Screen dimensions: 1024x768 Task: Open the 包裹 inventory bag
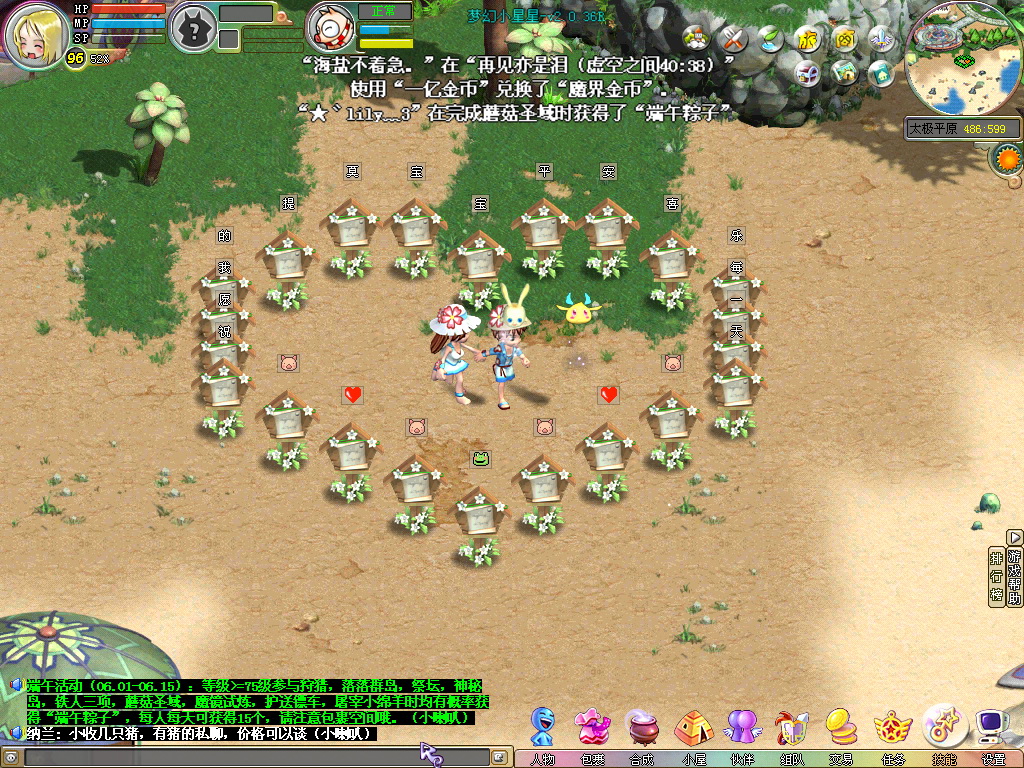(x=593, y=727)
